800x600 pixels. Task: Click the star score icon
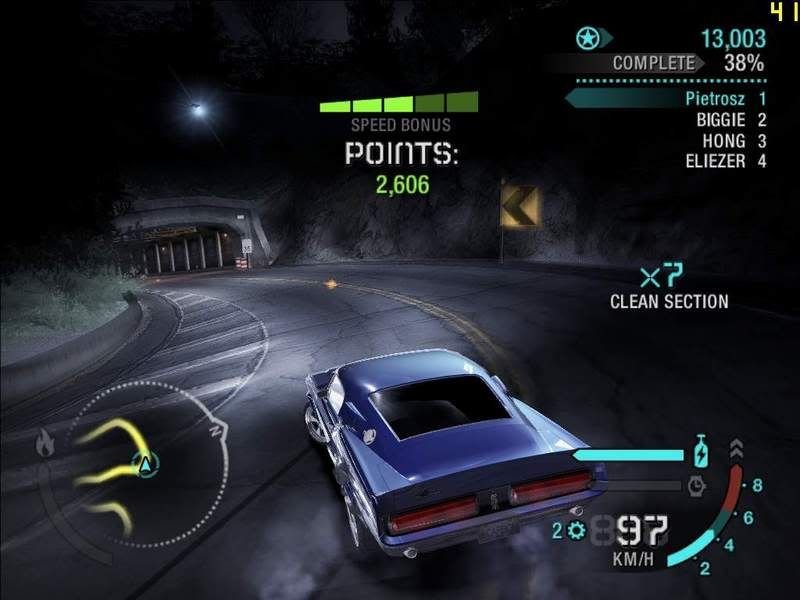[587, 39]
